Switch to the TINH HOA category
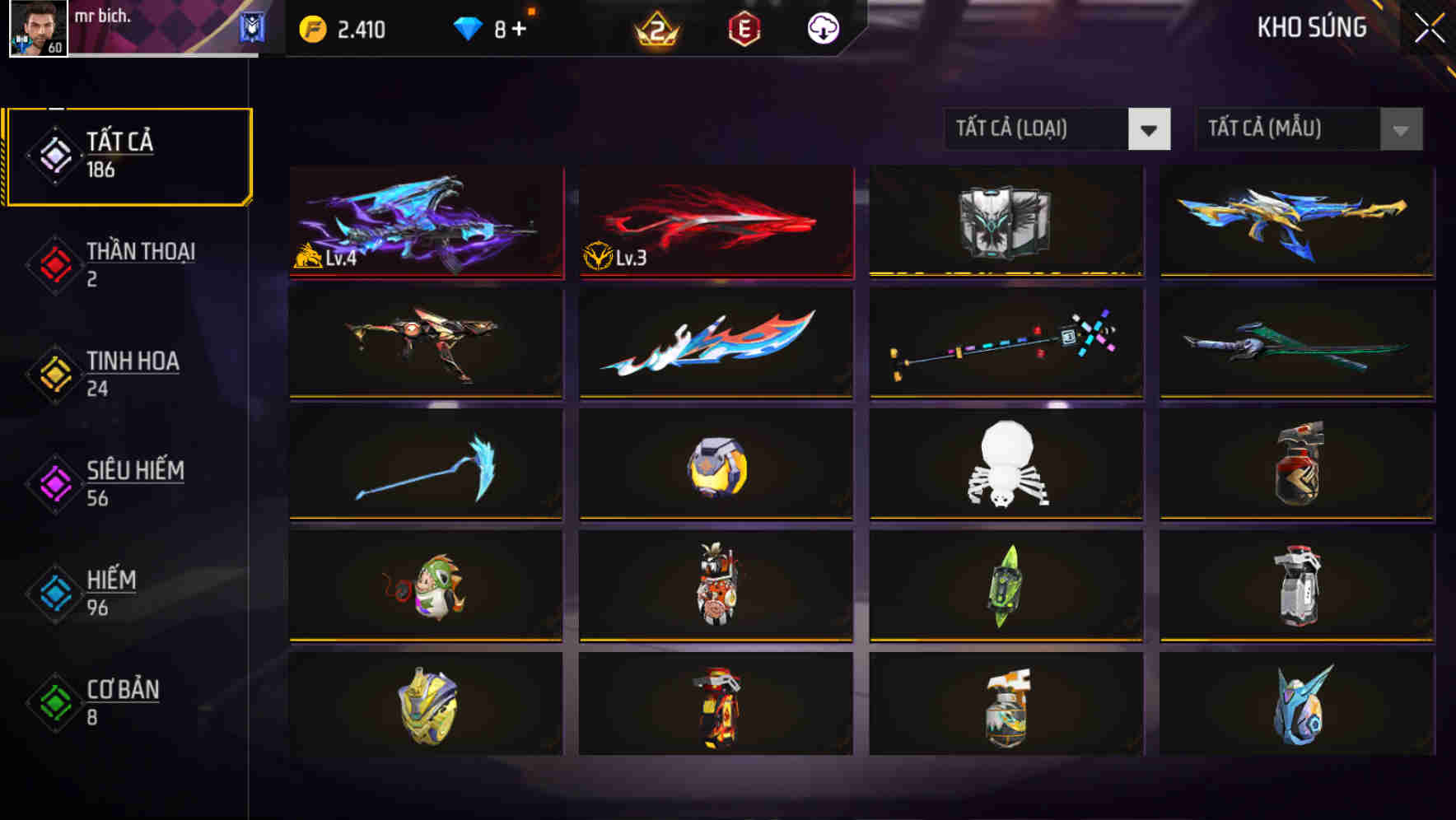 (53, 375)
